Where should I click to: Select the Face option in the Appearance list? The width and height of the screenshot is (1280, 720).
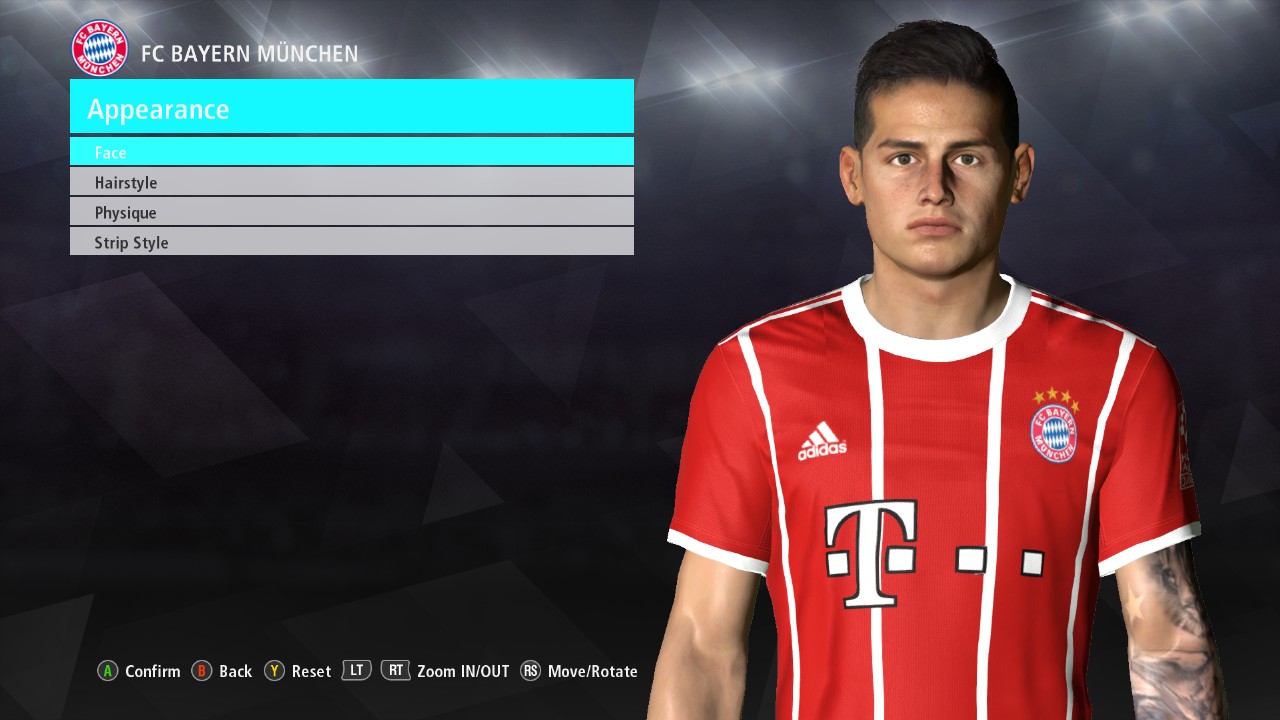(352, 152)
